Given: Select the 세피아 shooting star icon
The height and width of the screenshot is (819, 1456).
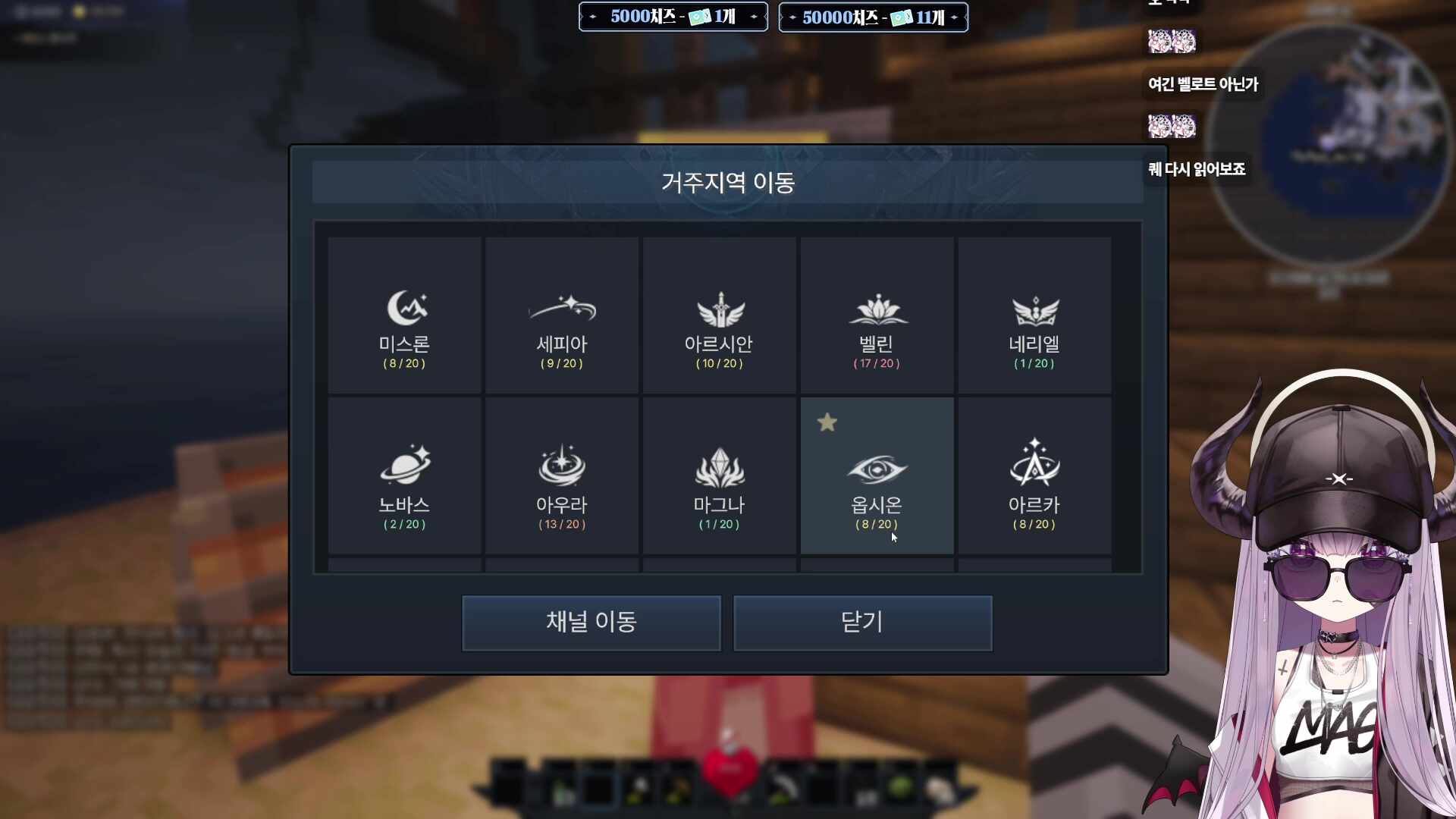Looking at the screenshot, I should pyautogui.click(x=561, y=307).
